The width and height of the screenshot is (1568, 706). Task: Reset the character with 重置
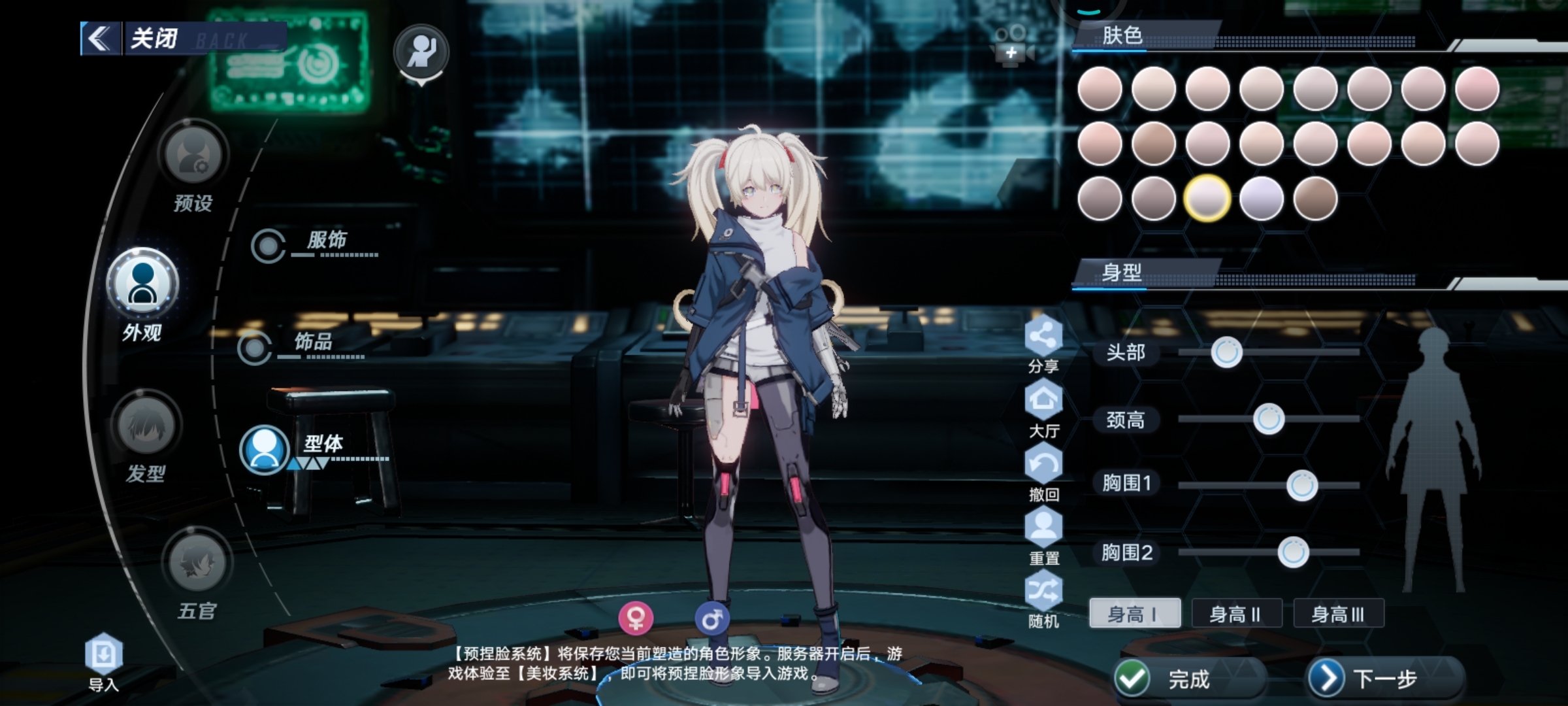pos(1043,528)
